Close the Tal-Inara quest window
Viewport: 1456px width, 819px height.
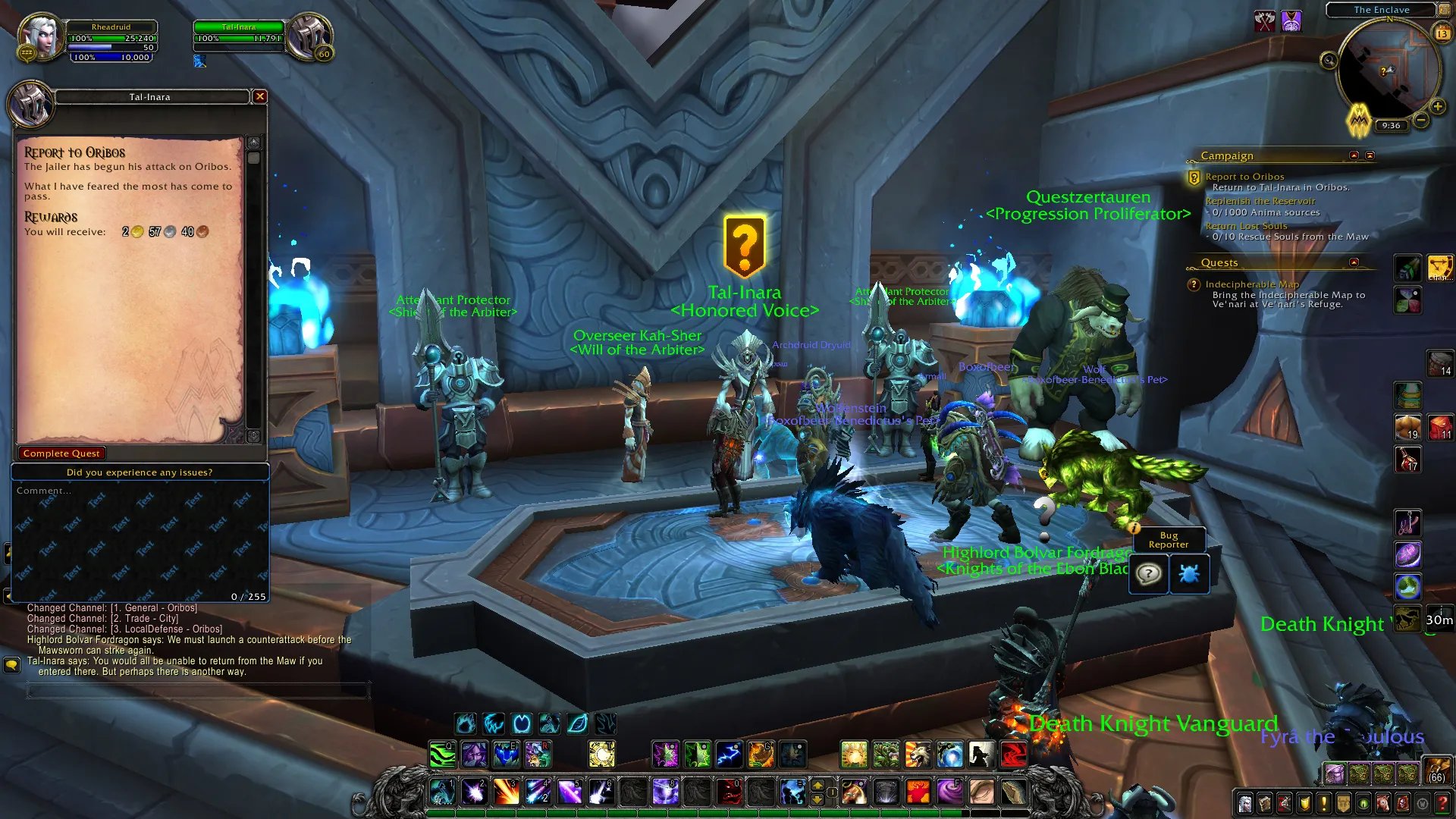260,96
